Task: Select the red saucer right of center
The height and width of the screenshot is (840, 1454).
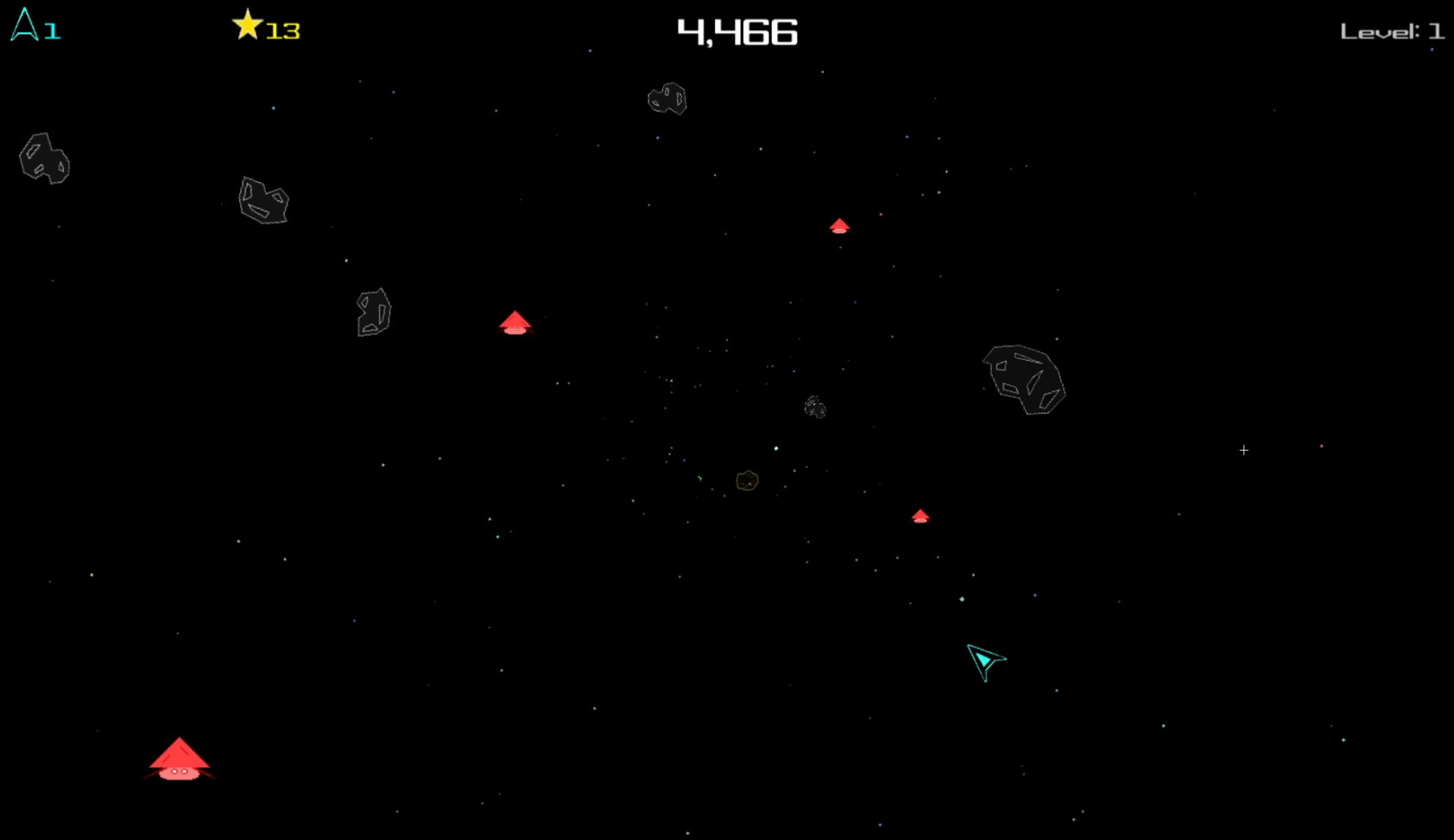Action: [x=920, y=515]
